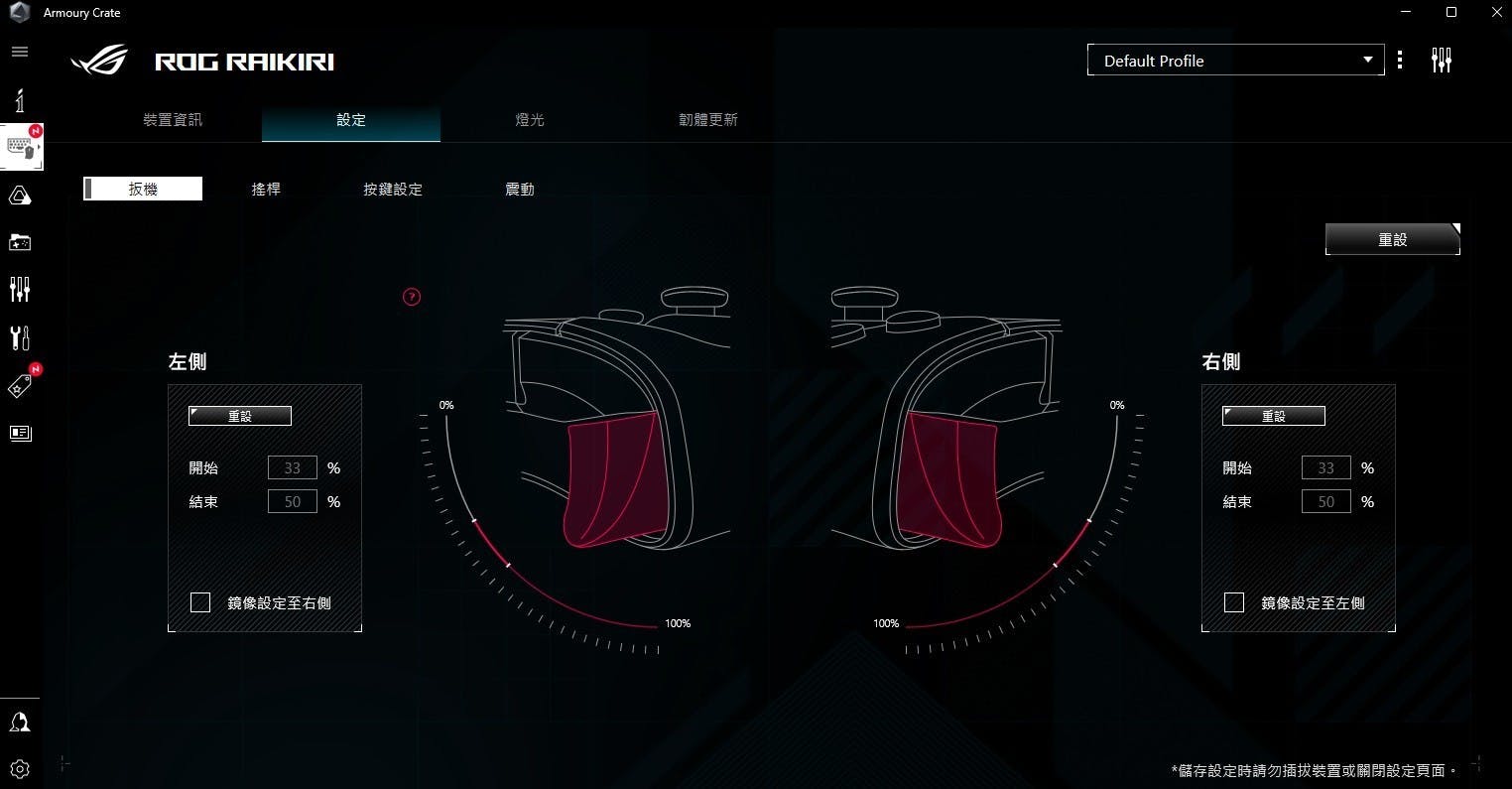The image size is (1512, 789).
Task: Switch to the 震動 vibration section
Action: [x=520, y=189]
